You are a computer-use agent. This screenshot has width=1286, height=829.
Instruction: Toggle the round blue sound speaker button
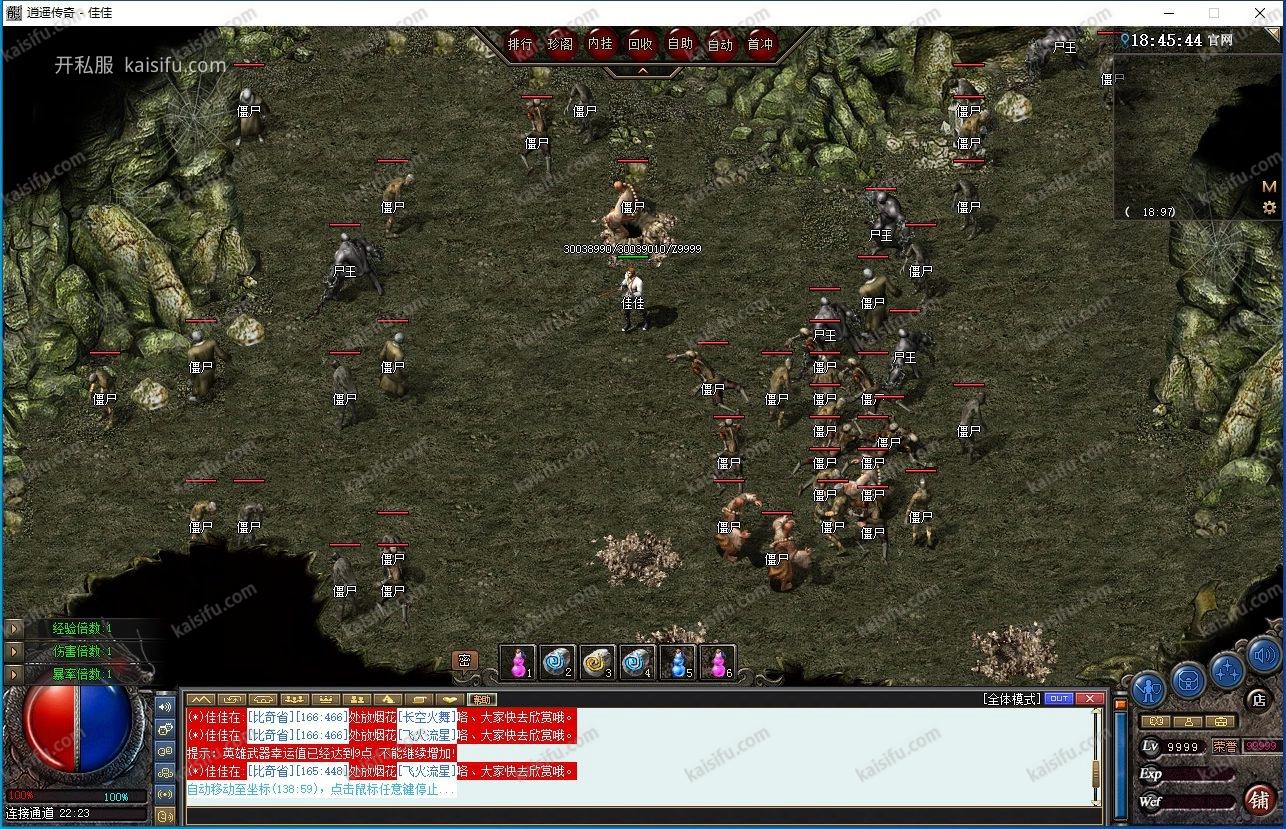[1262, 655]
